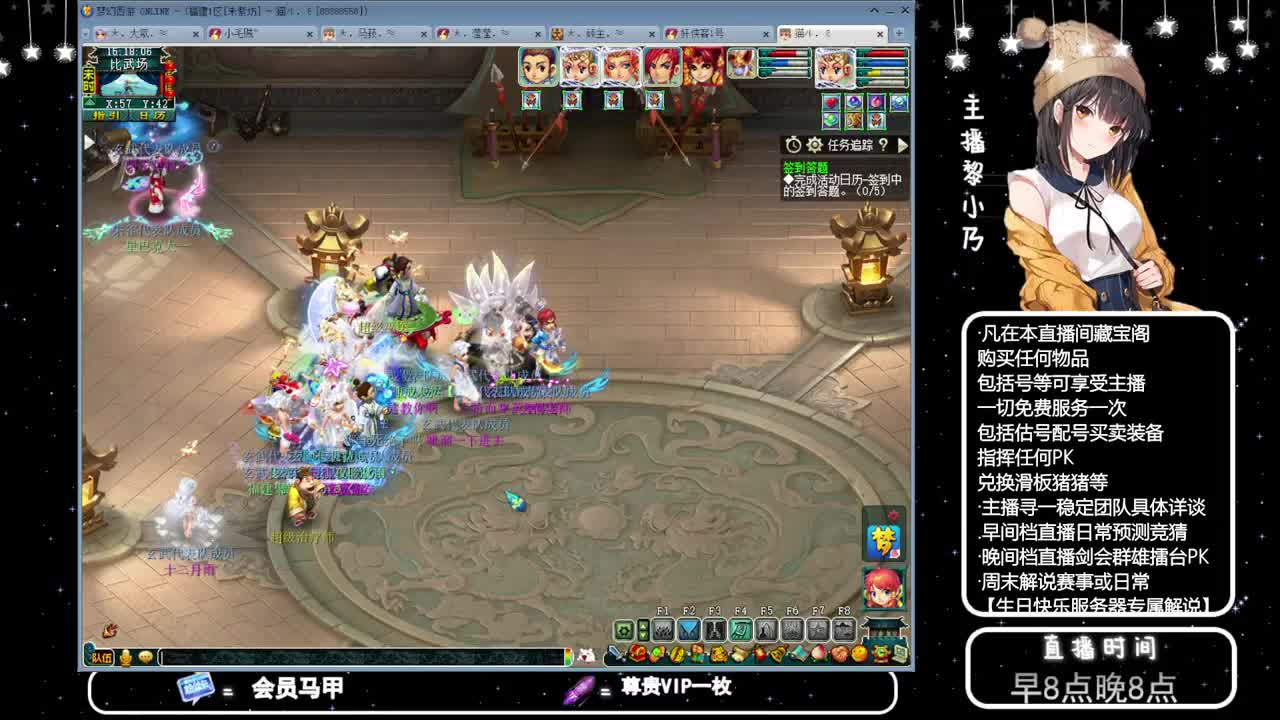Collapse the minimap with the green triangle toggle
This screenshot has height=720, width=1280.
click(x=90, y=104)
